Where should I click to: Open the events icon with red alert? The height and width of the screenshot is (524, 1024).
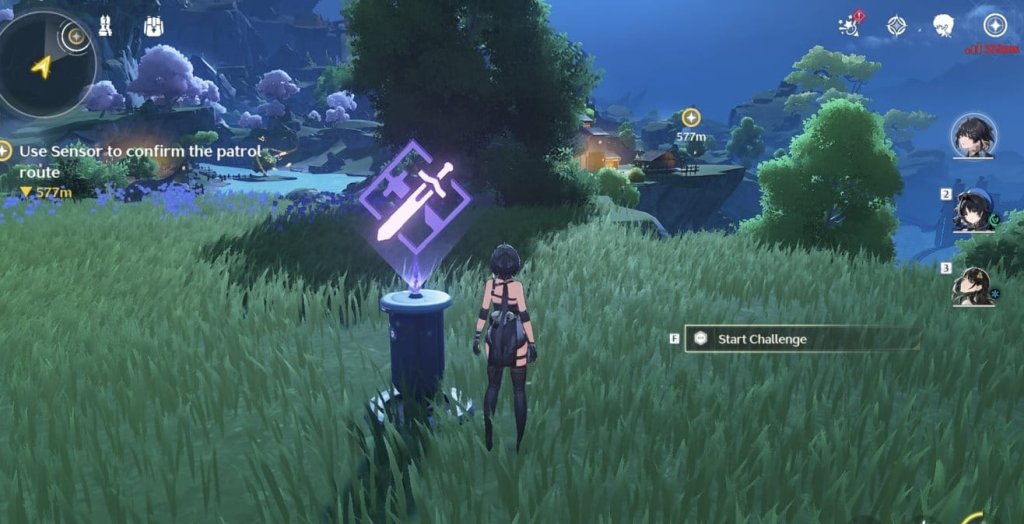[x=852, y=25]
